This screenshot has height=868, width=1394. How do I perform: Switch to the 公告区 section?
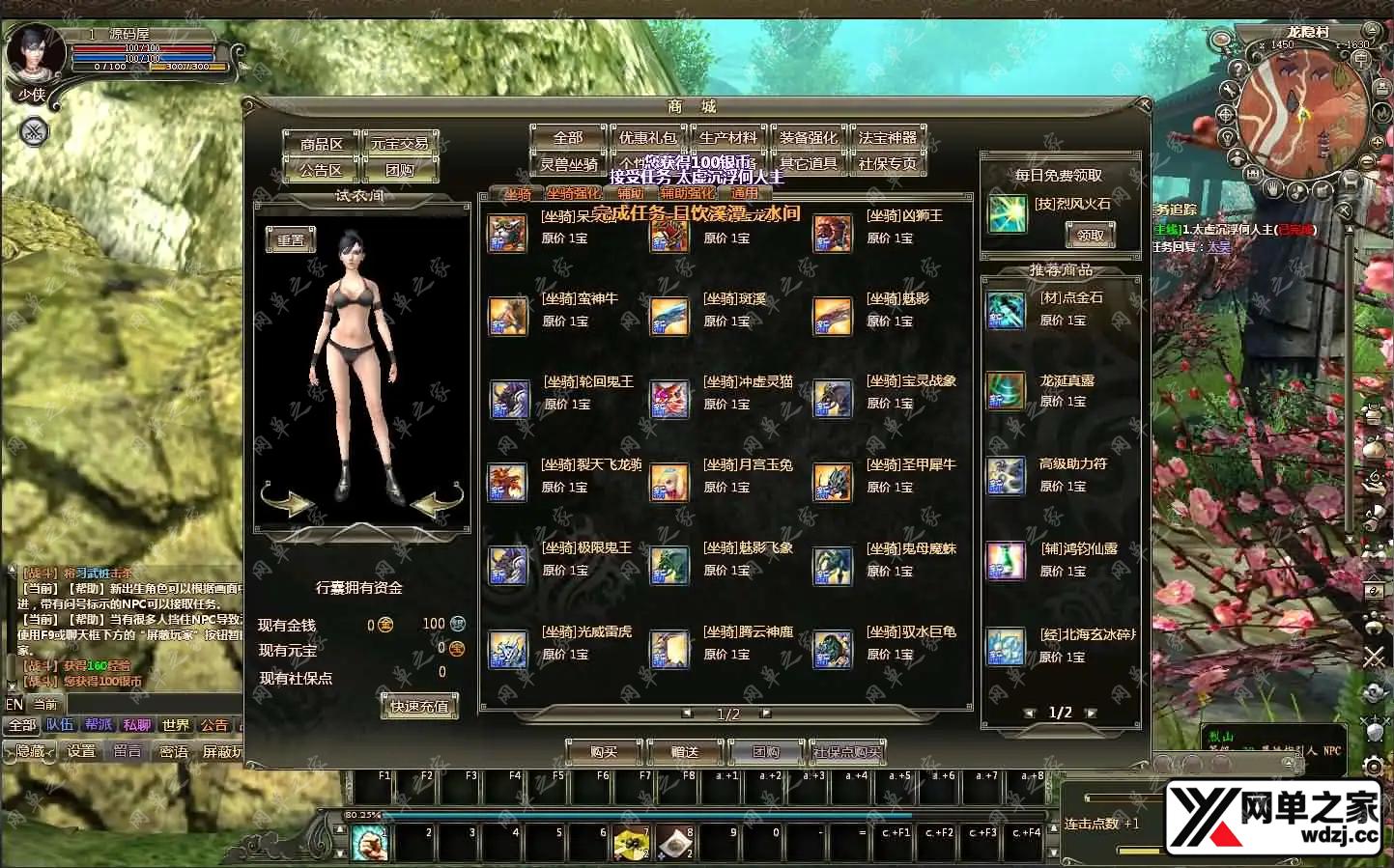tap(321, 171)
